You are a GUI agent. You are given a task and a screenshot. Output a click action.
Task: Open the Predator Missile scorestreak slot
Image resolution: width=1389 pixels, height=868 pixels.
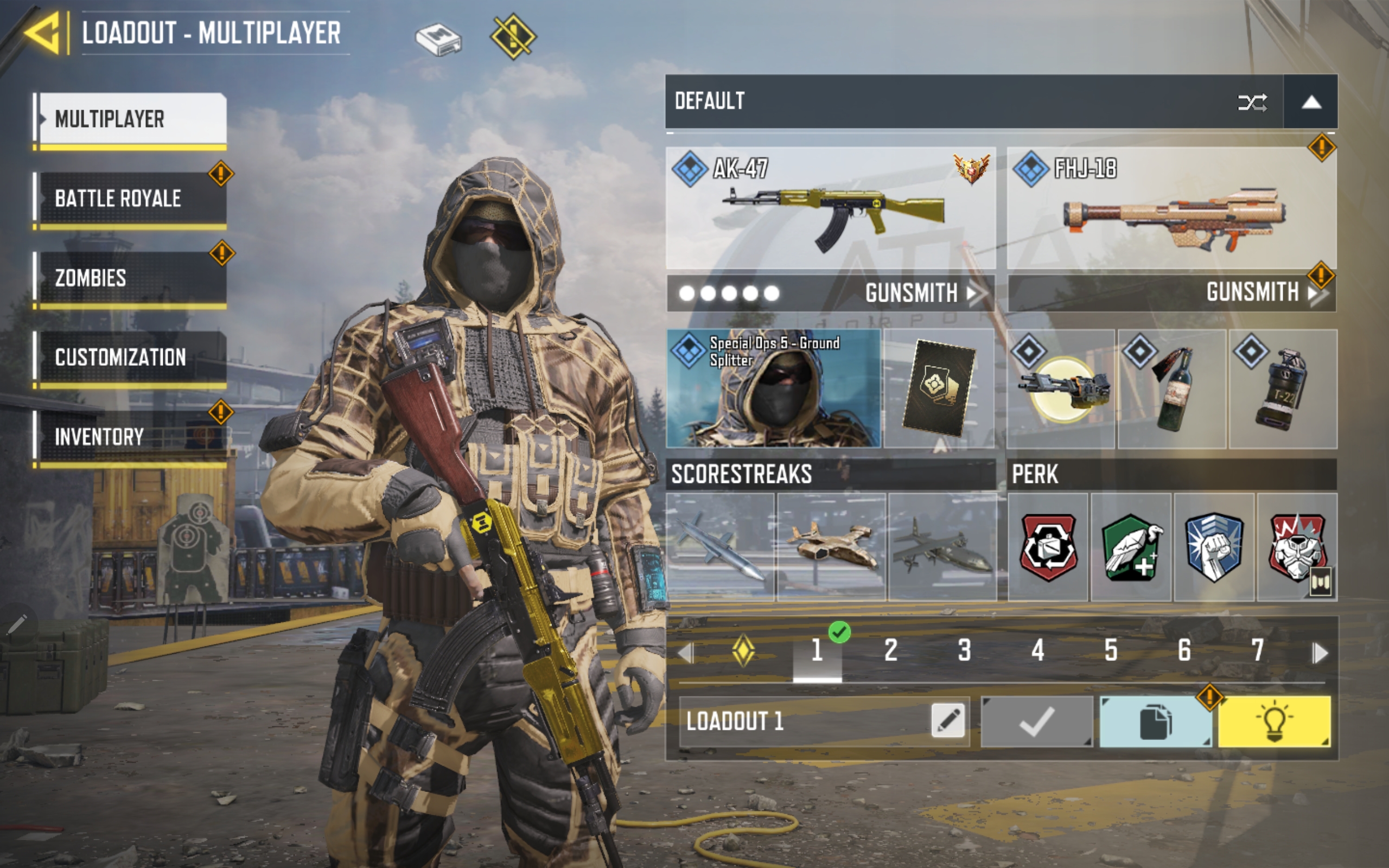[721, 546]
